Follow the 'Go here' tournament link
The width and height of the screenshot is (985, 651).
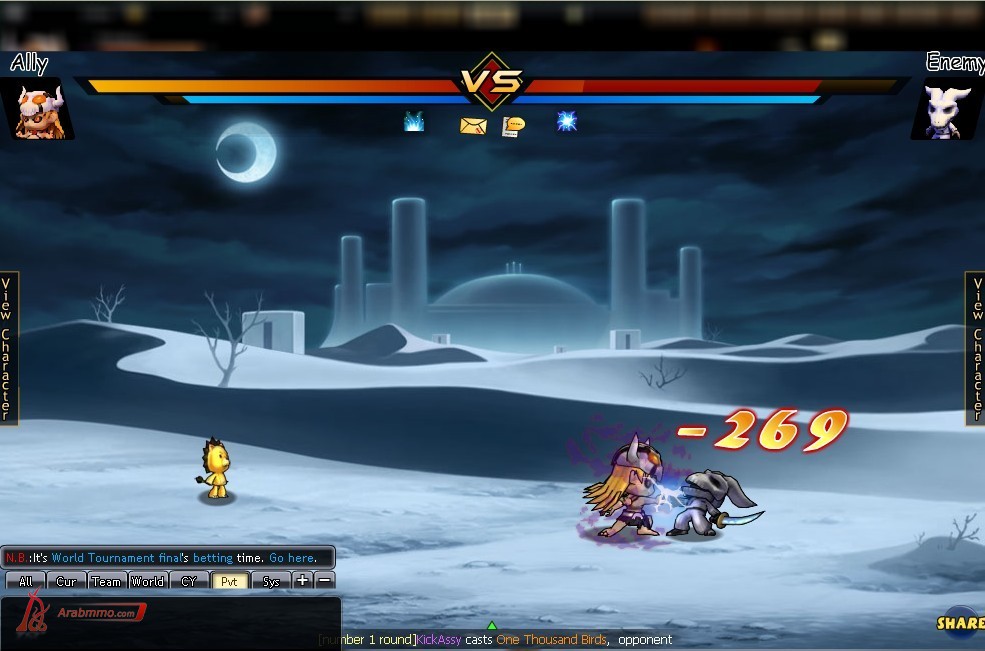click(x=292, y=558)
